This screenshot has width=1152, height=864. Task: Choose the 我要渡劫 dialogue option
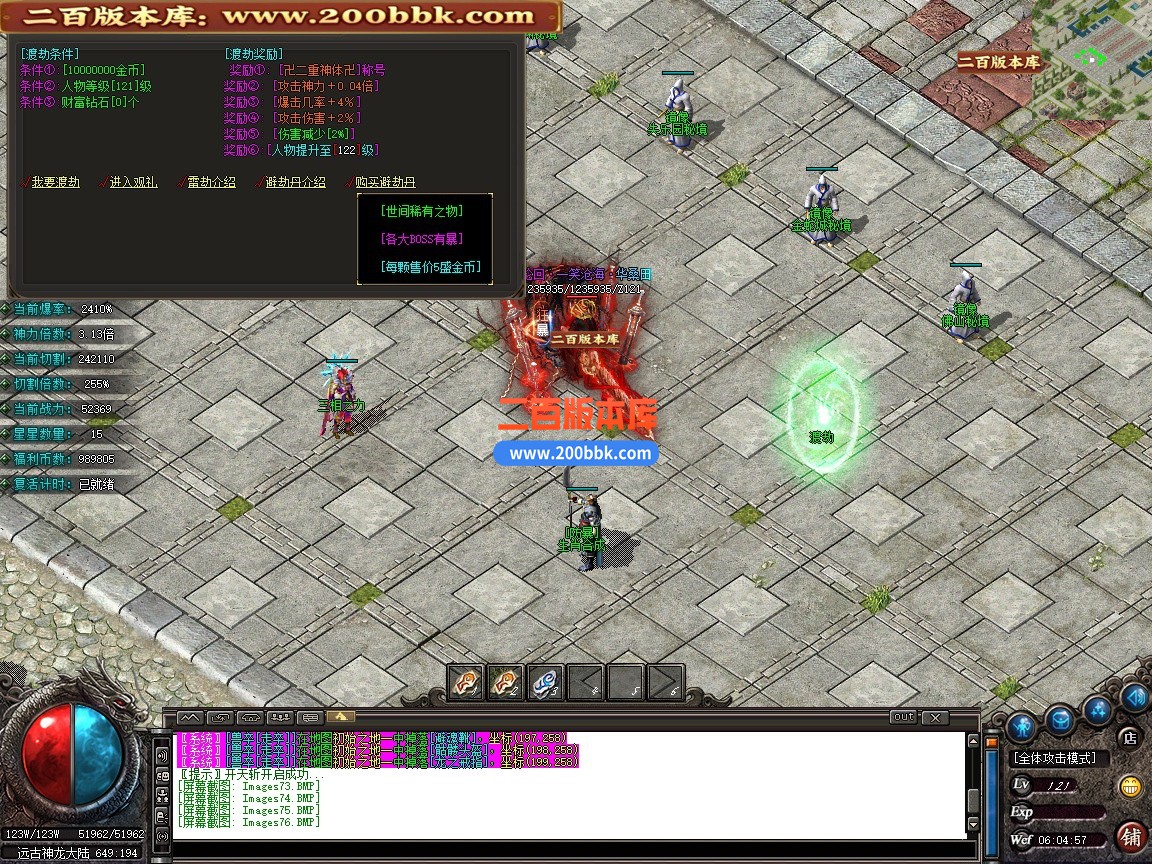click(x=55, y=182)
